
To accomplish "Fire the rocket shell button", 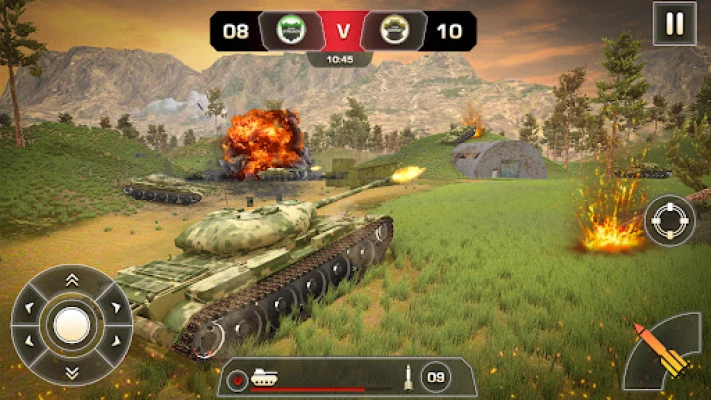I will [x=664, y=354].
